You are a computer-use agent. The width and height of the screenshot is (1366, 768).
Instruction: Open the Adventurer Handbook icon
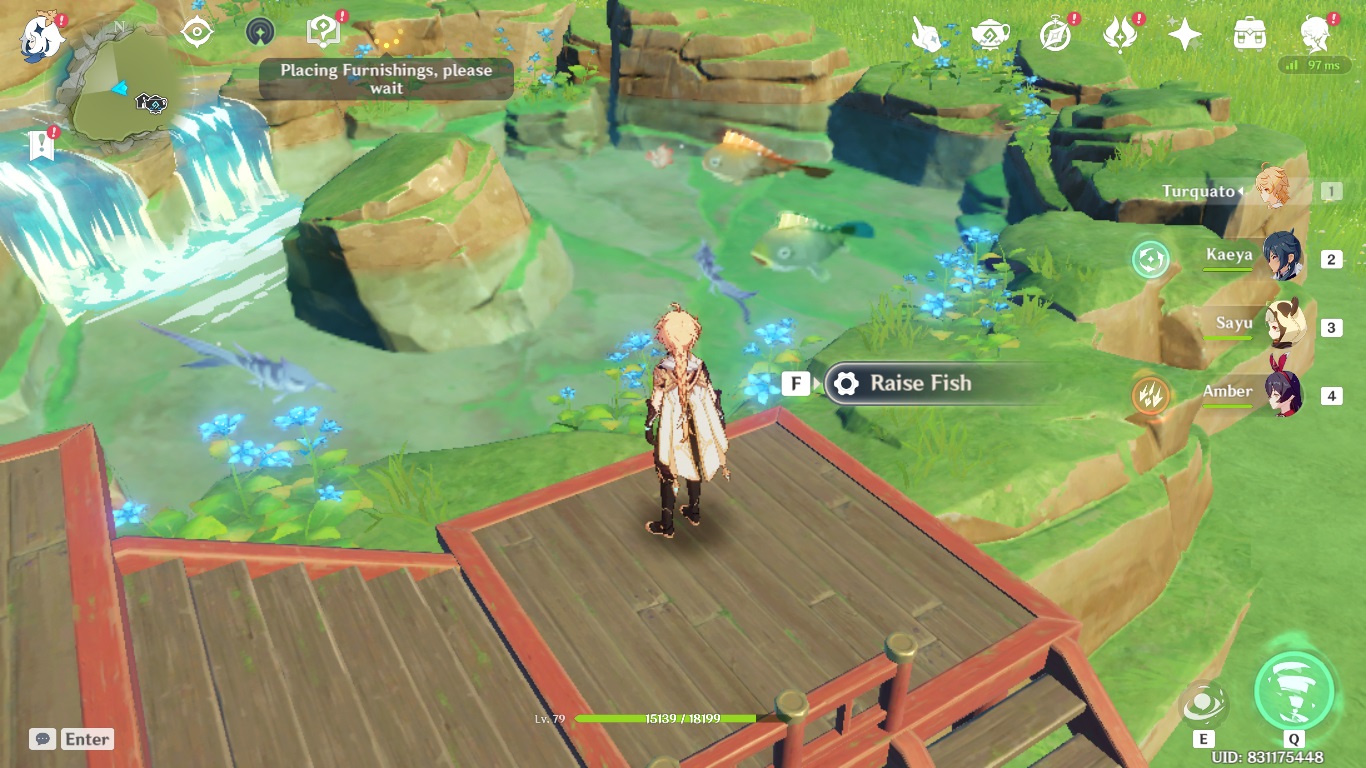pyautogui.click(x=320, y=32)
